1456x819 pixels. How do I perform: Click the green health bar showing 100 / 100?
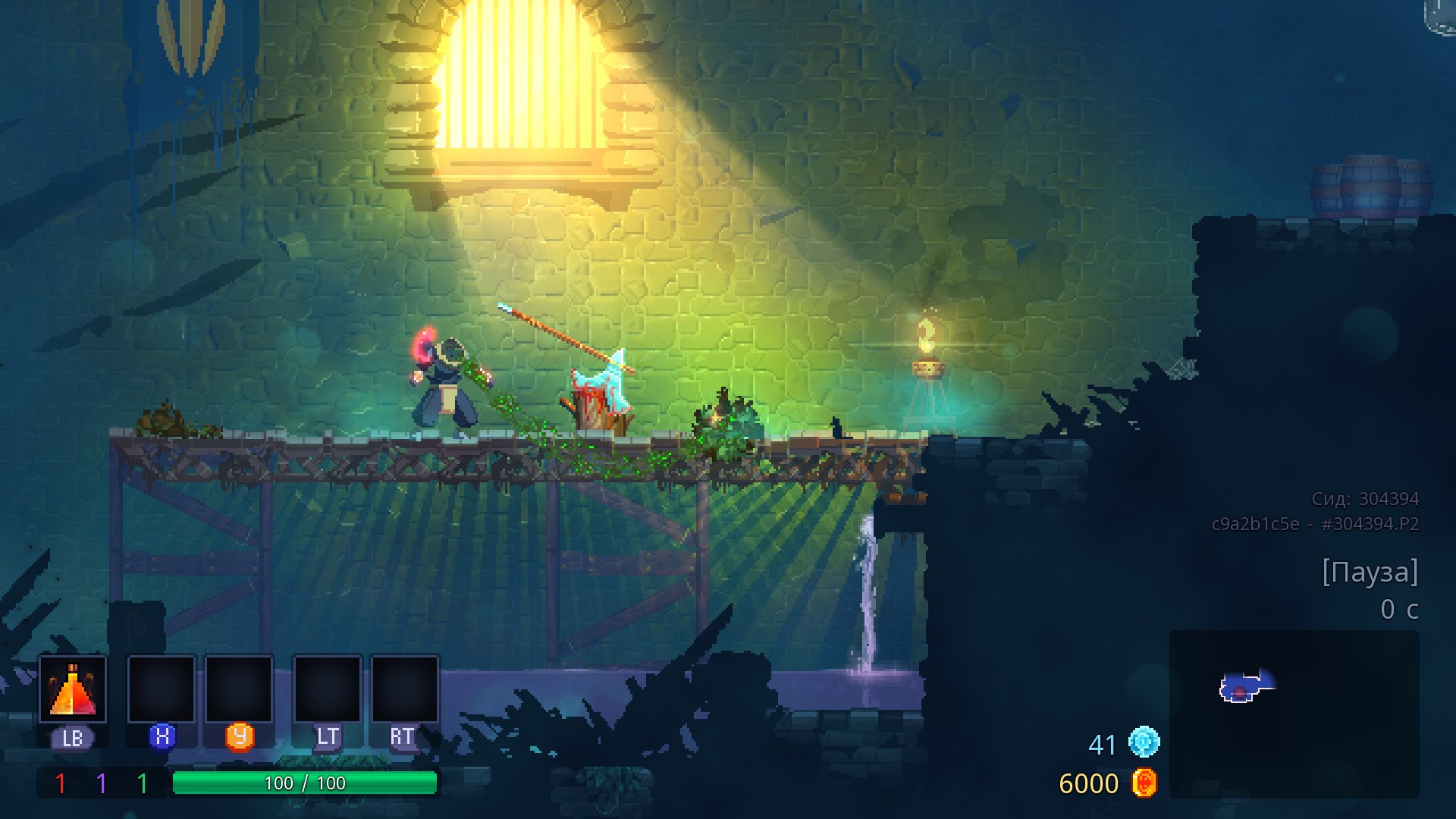point(306,783)
